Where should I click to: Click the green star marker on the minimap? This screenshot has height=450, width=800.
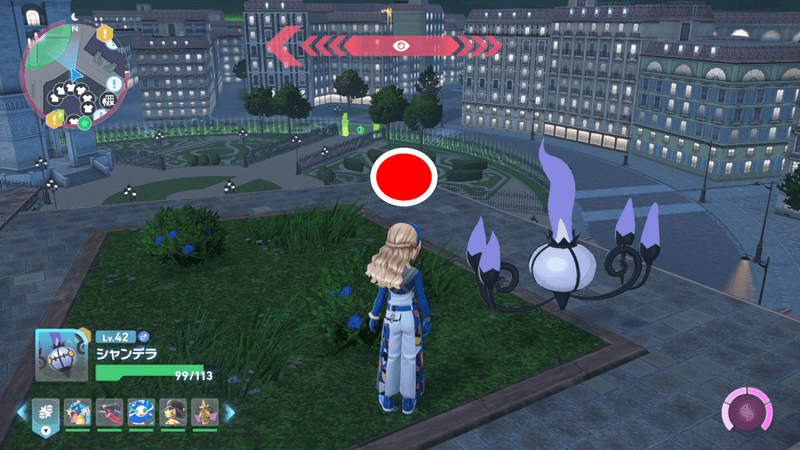pyautogui.click(x=85, y=123)
